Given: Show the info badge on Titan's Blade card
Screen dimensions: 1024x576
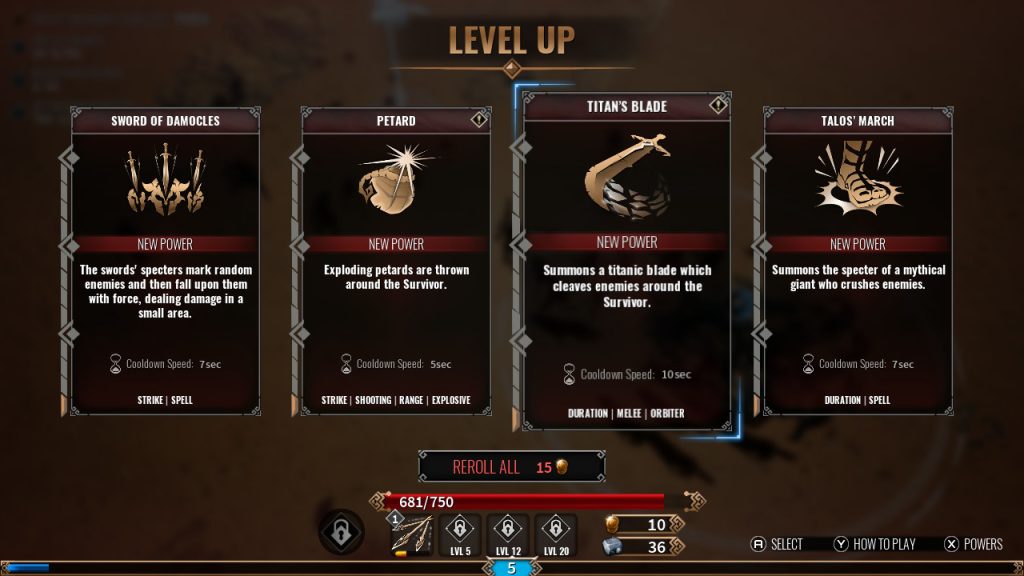Looking at the screenshot, I should [x=717, y=105].
